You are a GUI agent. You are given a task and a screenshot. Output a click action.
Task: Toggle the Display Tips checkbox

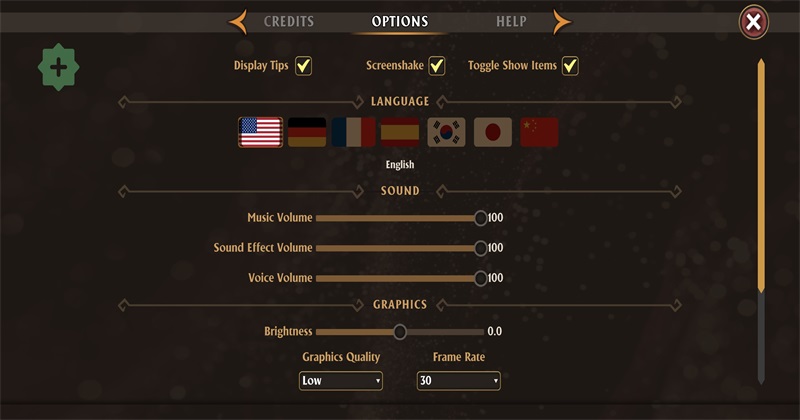point(303,66)
